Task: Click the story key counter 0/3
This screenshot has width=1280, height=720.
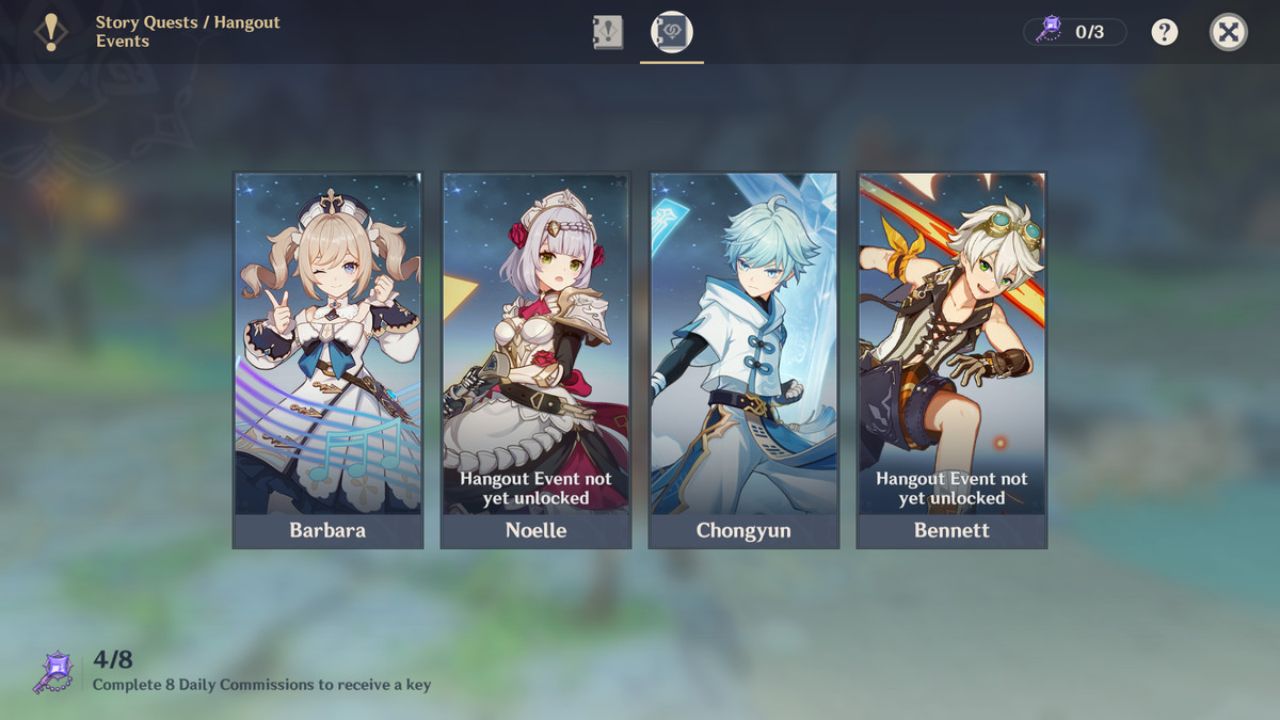Action: 1075,32
